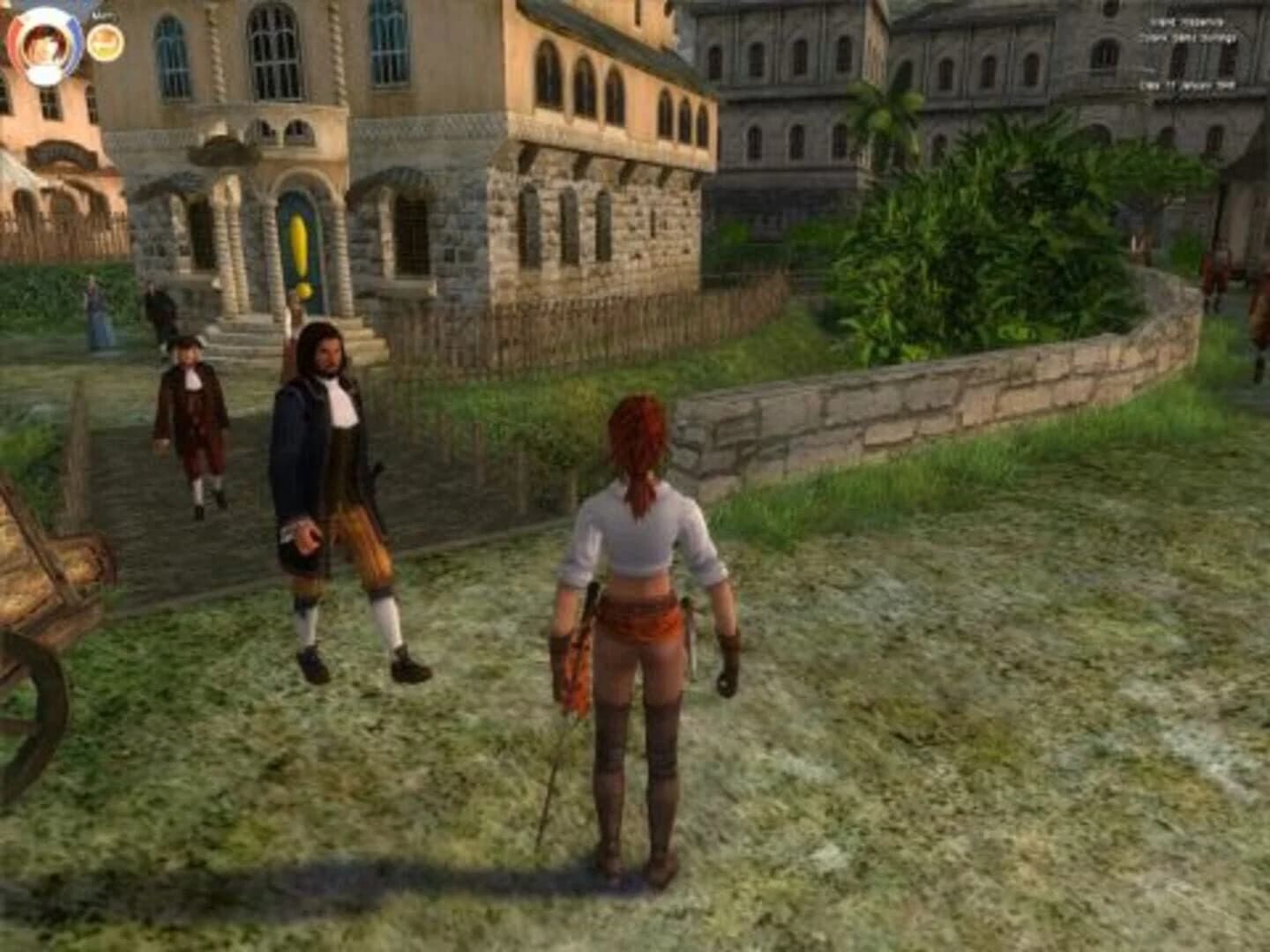Open the game menu via gold coin icon
Image resolution: width=1270 pixels, height=952 pixels.
(106, 43)
